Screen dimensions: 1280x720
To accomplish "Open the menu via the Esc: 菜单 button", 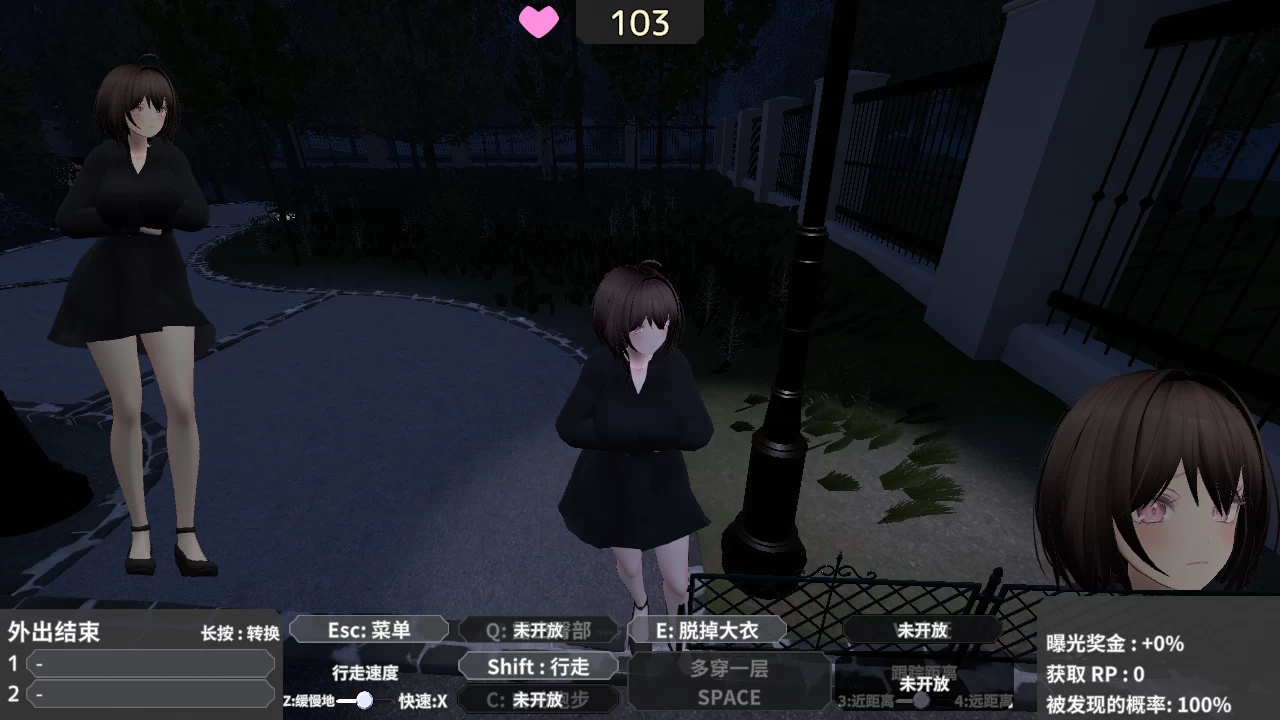I will (x=369, y=629).
